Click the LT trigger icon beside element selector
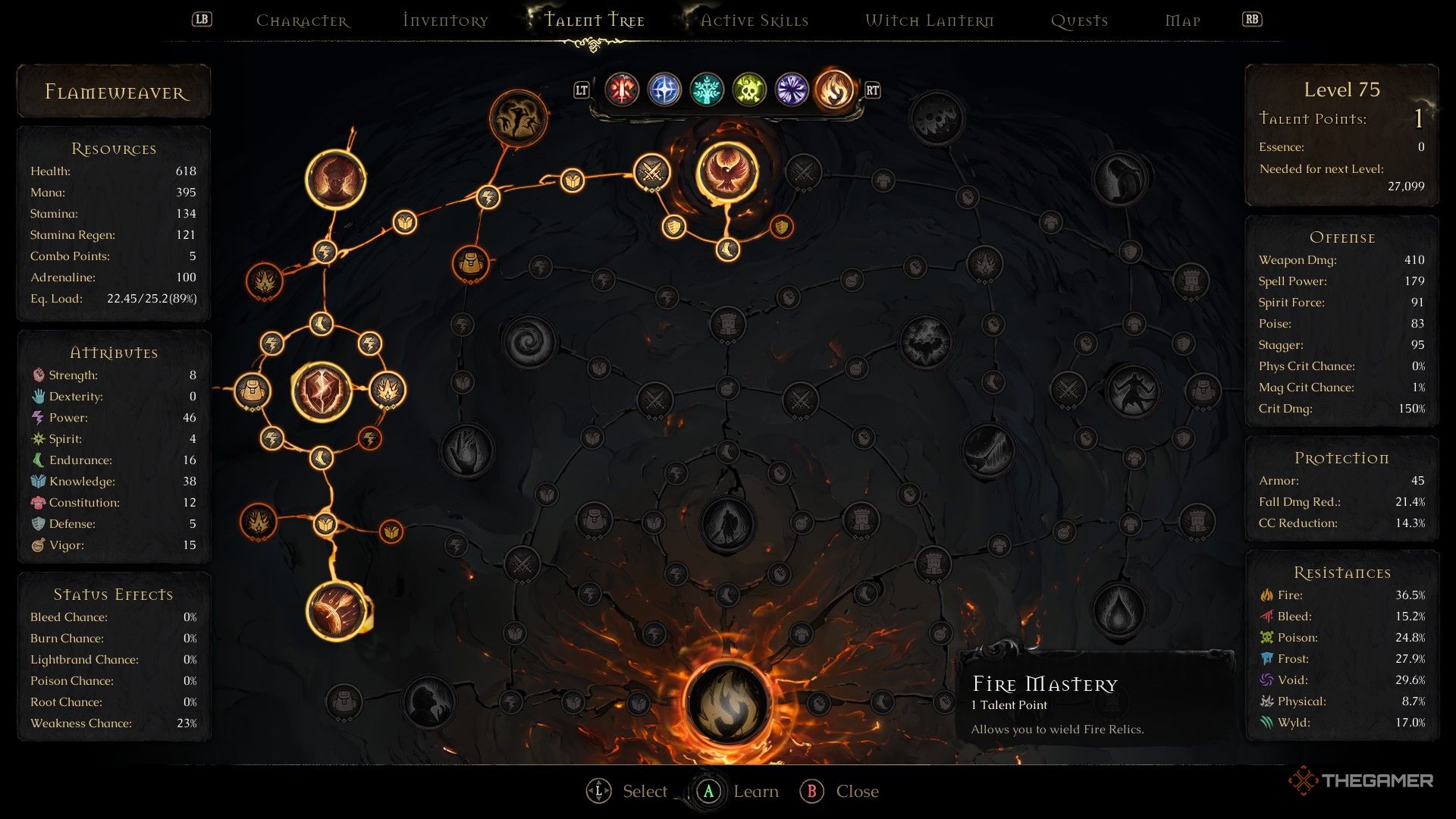This screenshot has height=819, width=1456. 582,90
